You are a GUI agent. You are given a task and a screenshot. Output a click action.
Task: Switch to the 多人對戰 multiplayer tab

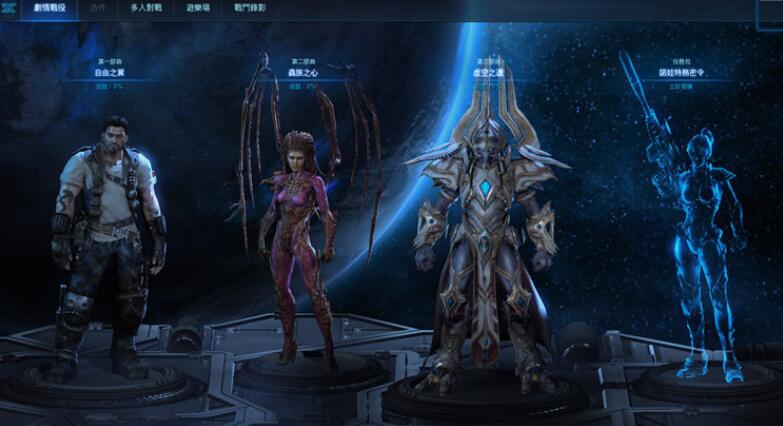coord(146,7)
